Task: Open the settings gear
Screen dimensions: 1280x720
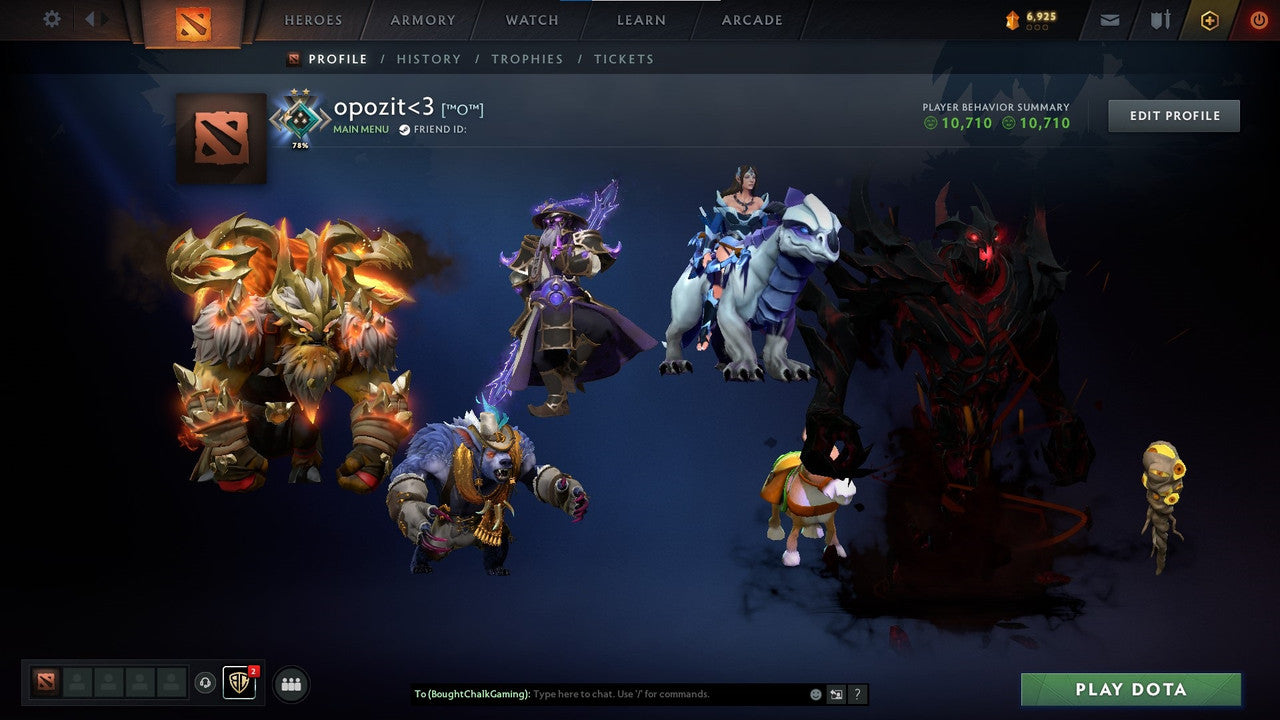Action: point(51,19)
